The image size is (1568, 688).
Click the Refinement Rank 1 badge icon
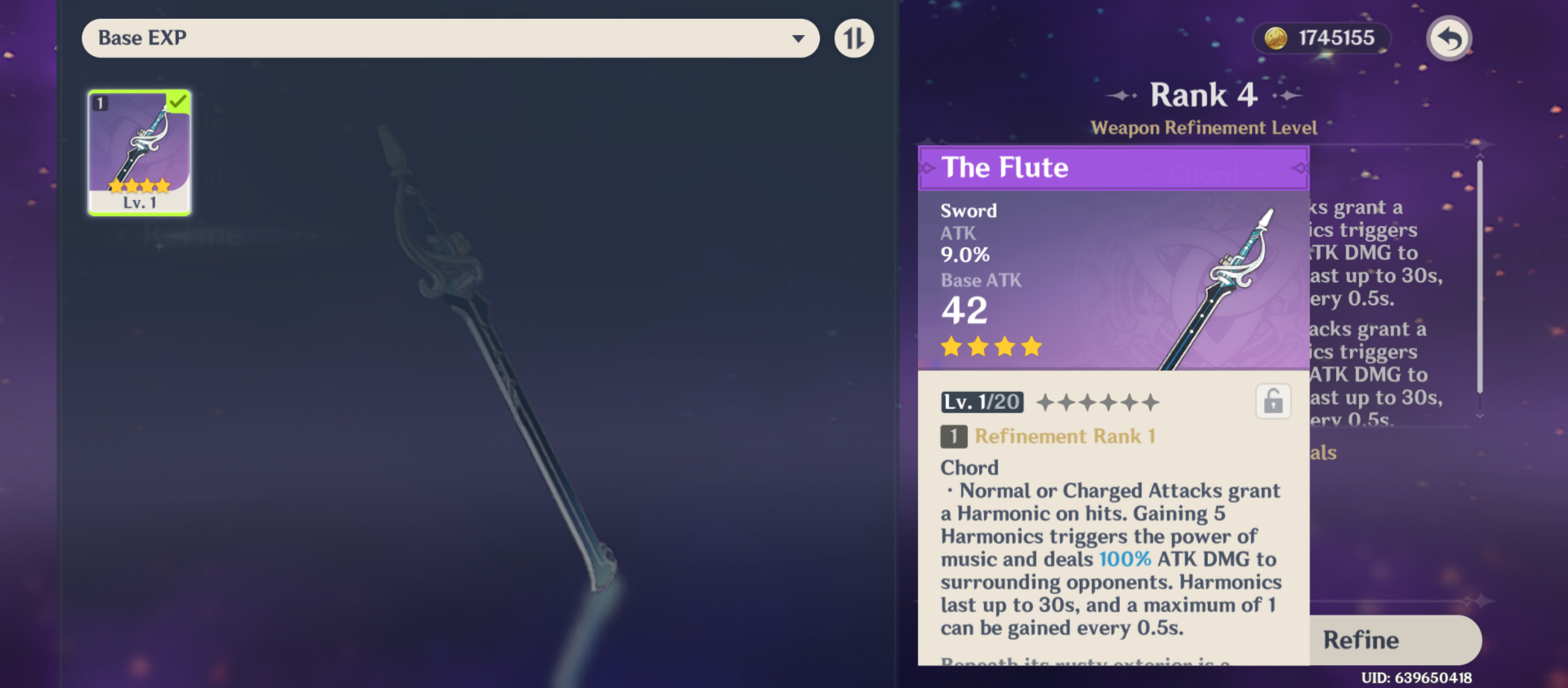pyautogui.click(x=954, y=436)
